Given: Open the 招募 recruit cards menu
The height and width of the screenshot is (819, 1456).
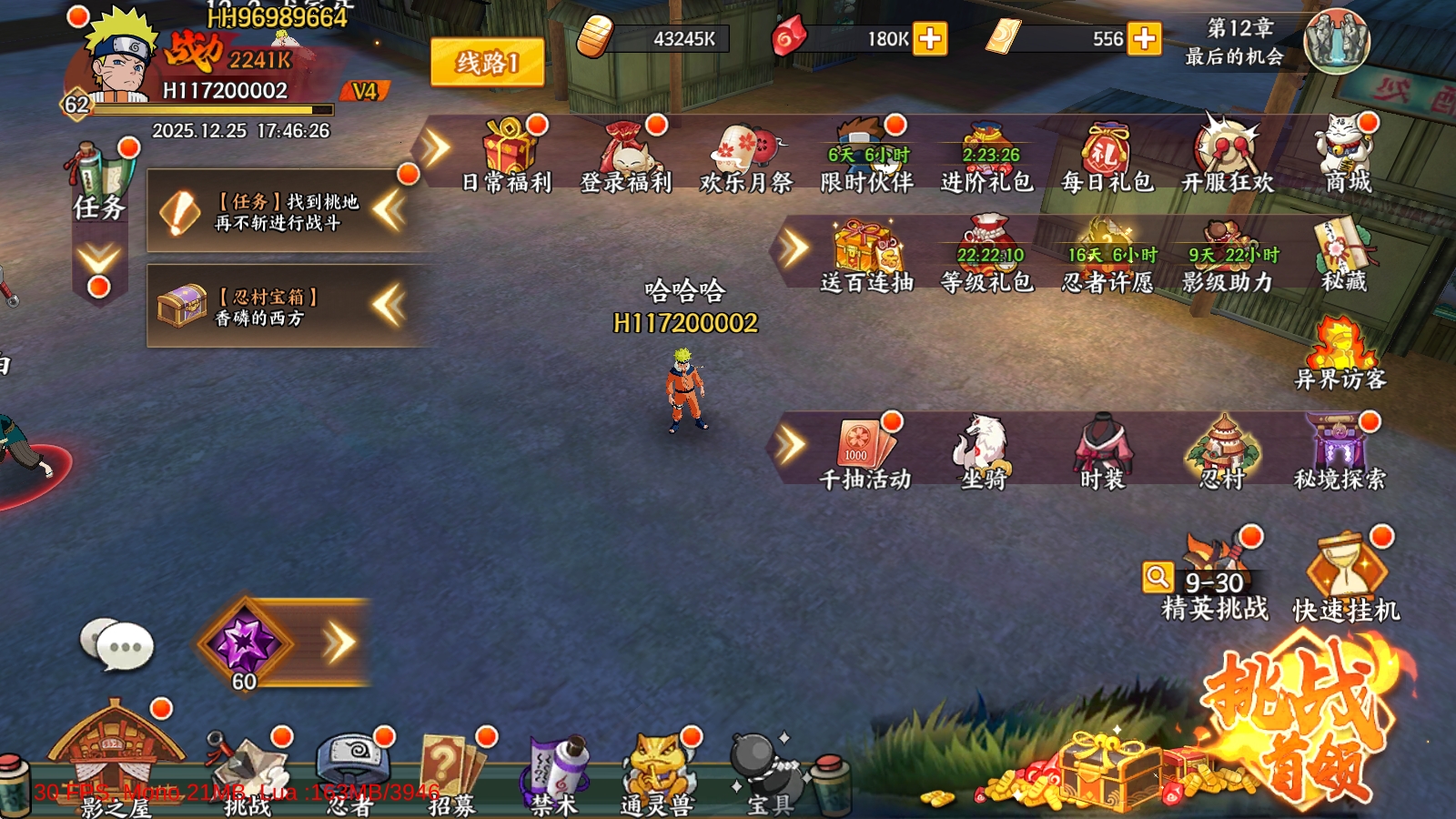Looking at the screenshot, I should (x=452, y=772).
